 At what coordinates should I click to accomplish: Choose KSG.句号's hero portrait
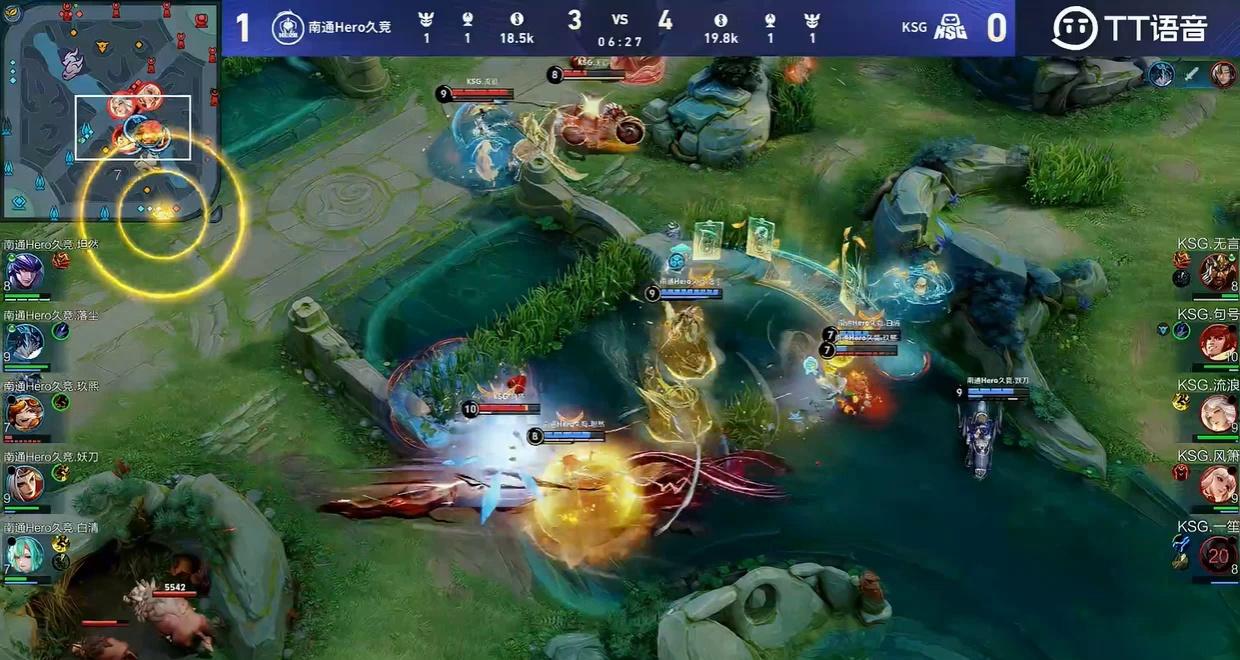pyautogui.click(x=1218, y=342)
